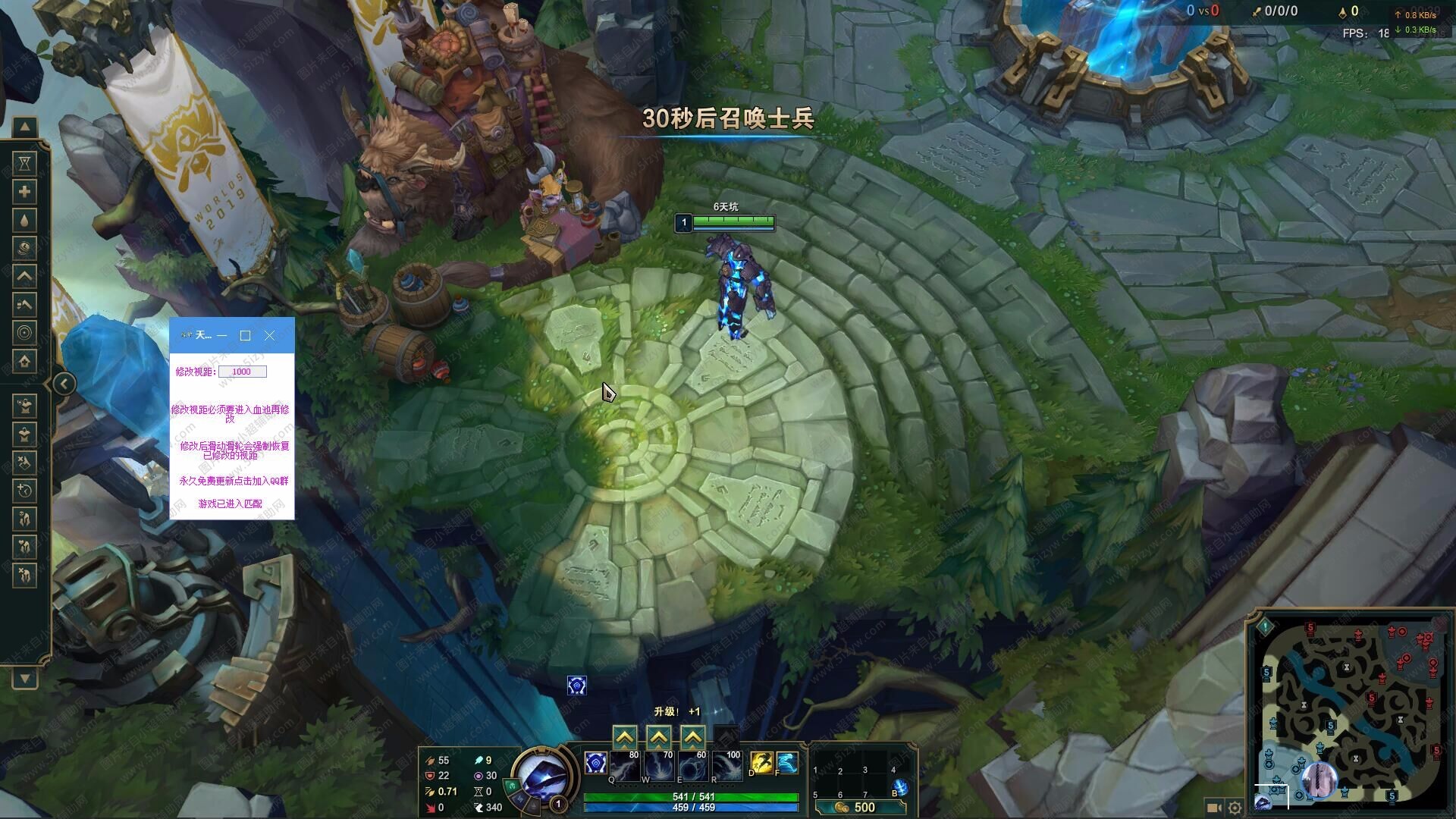Screen dimensions: 1456x819
Task: Click the champion passive ability icon
Action: (x=595, y=763)
